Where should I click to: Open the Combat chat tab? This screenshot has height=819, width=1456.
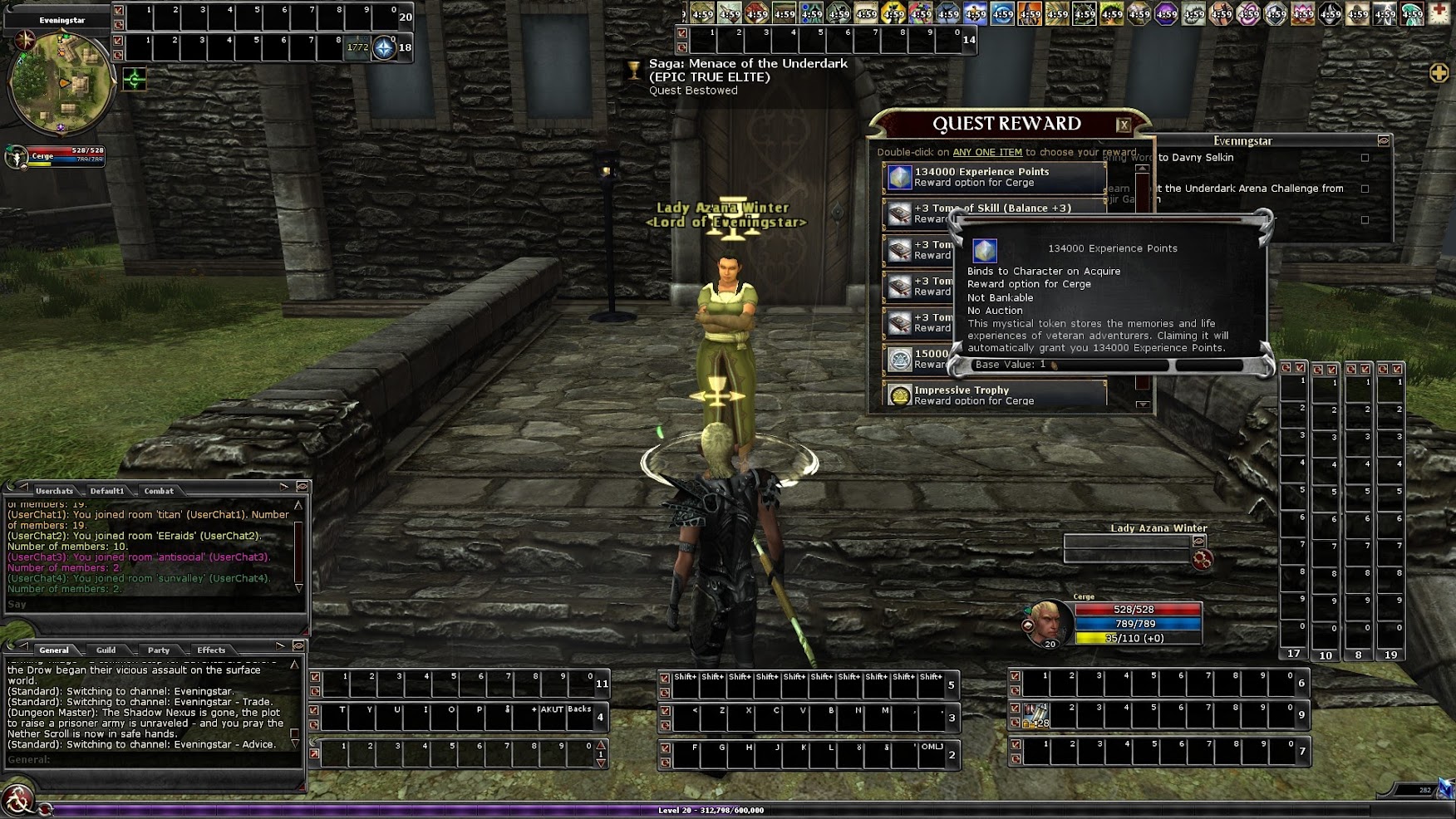[158, 491]
